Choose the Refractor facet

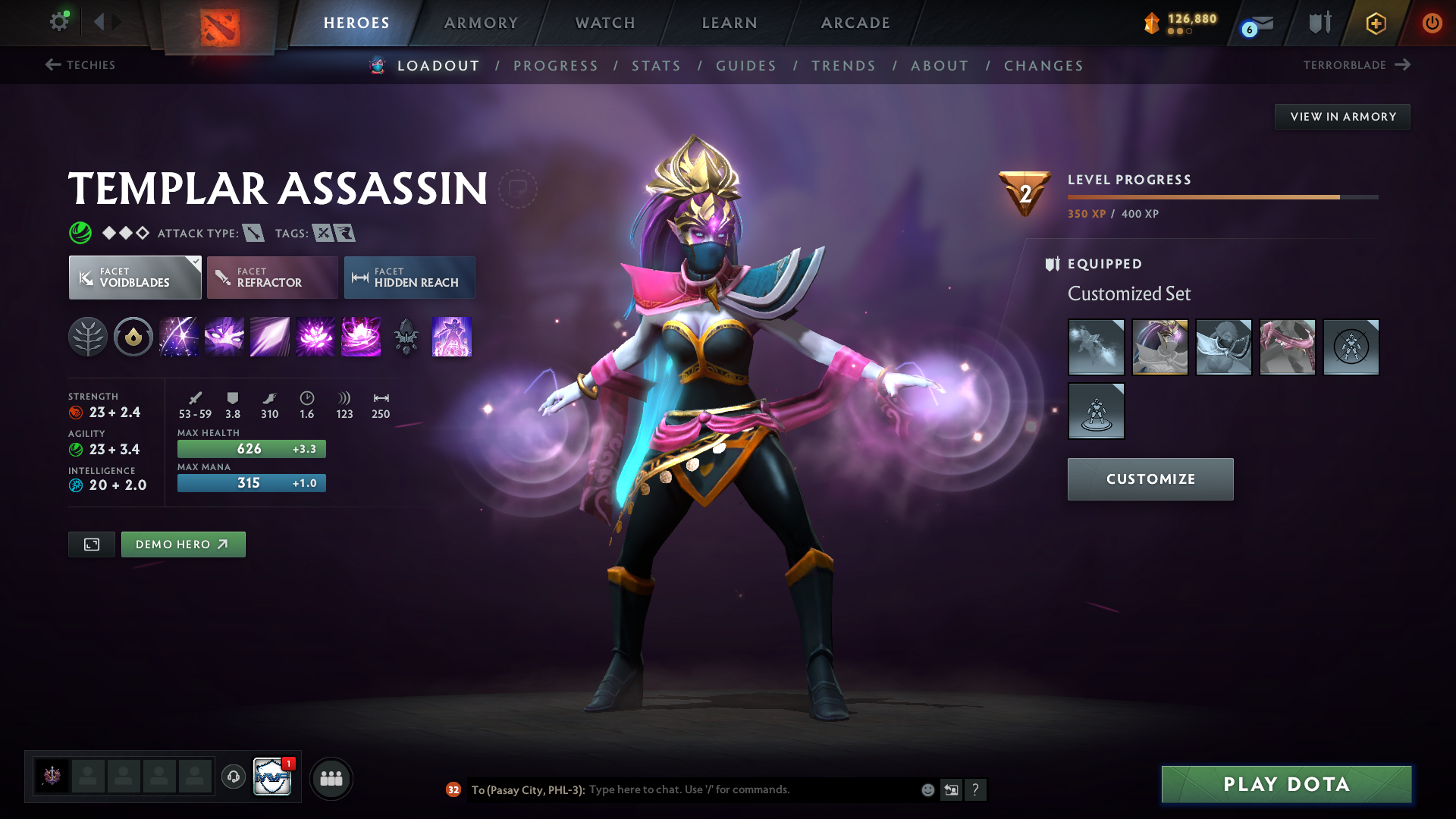pos(272,278)
